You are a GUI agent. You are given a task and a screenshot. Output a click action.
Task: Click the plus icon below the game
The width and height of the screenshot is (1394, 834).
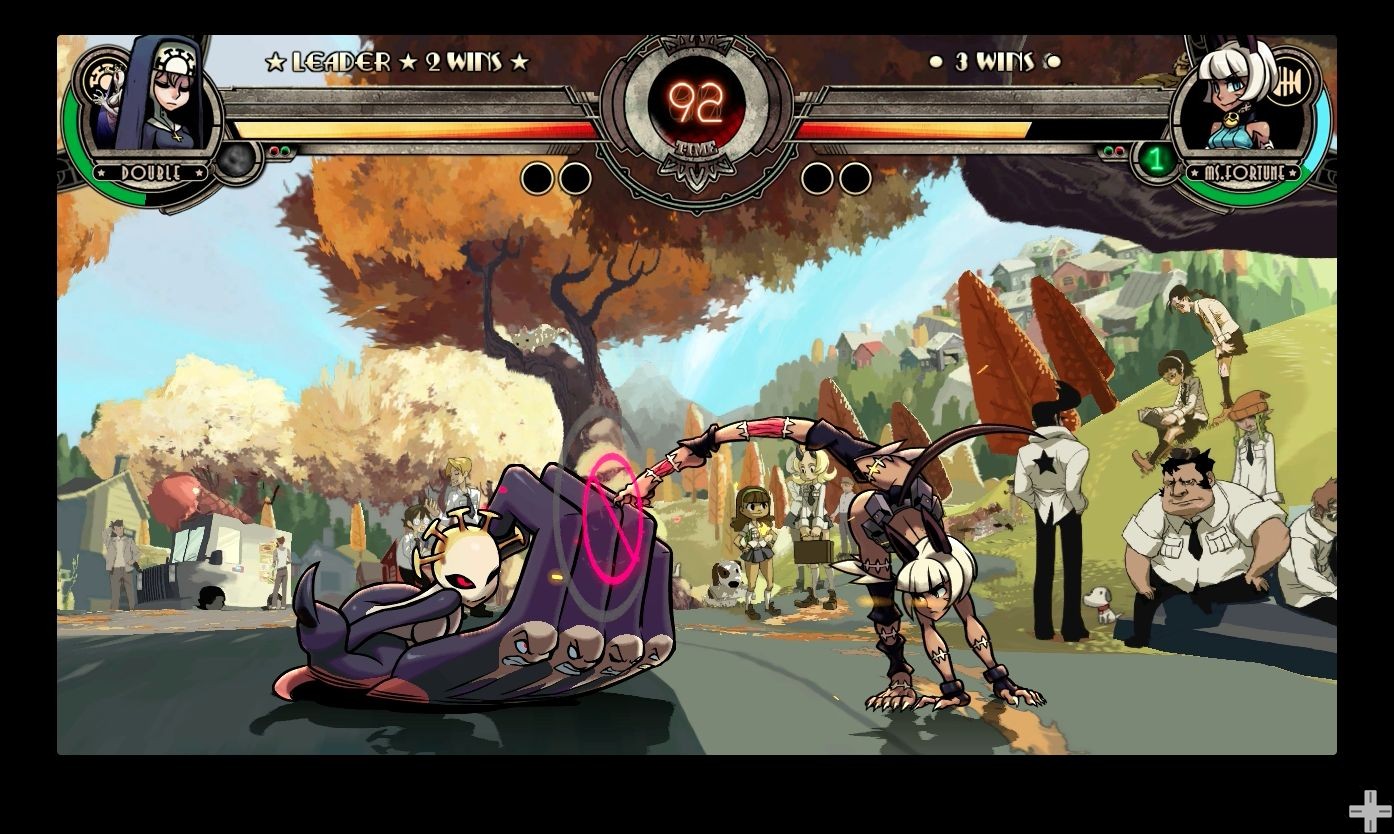pyautogui.click(x=1368, y=810)
